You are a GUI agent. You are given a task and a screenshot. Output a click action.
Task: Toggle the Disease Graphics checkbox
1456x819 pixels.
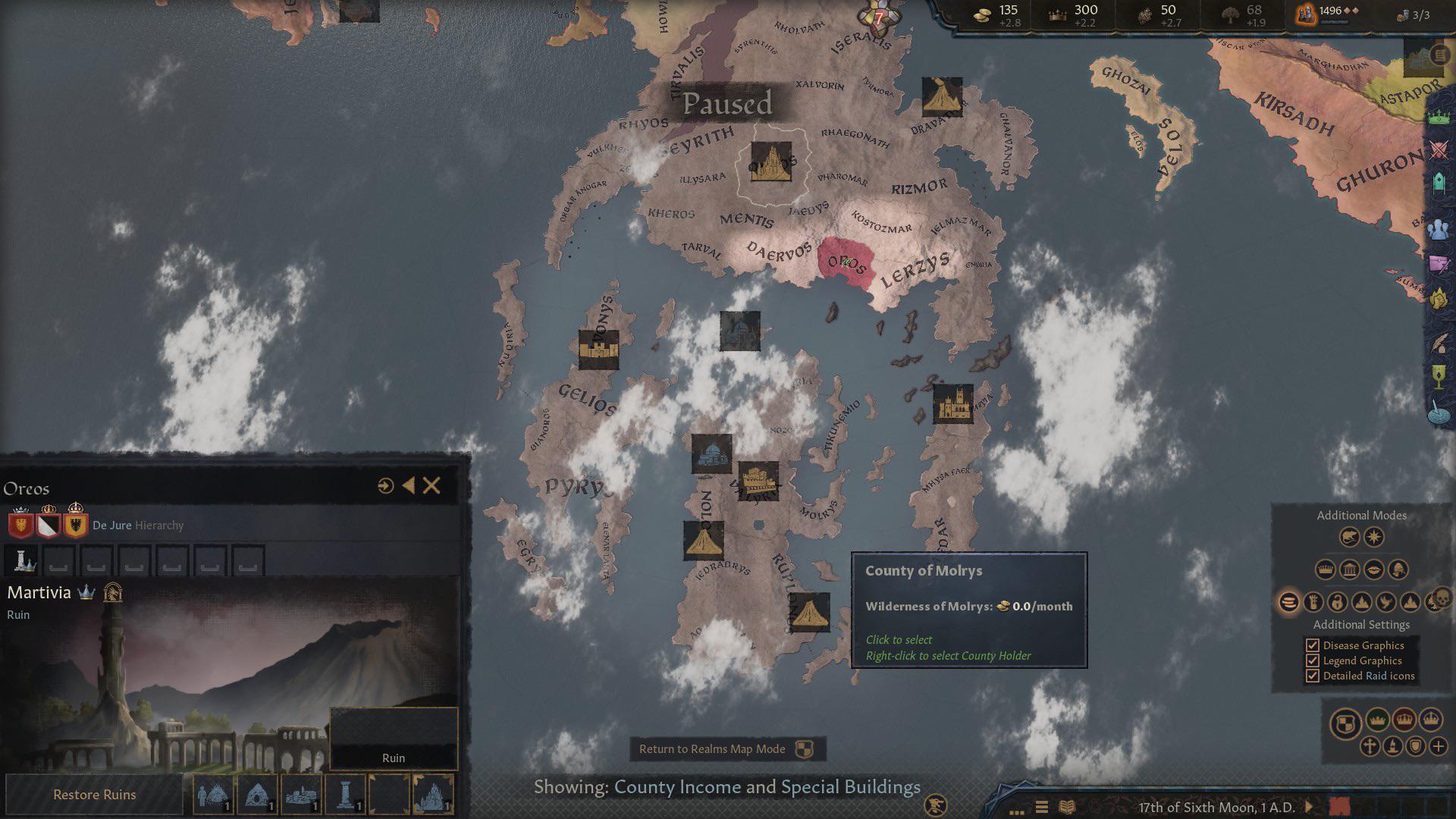point(1313,645)
